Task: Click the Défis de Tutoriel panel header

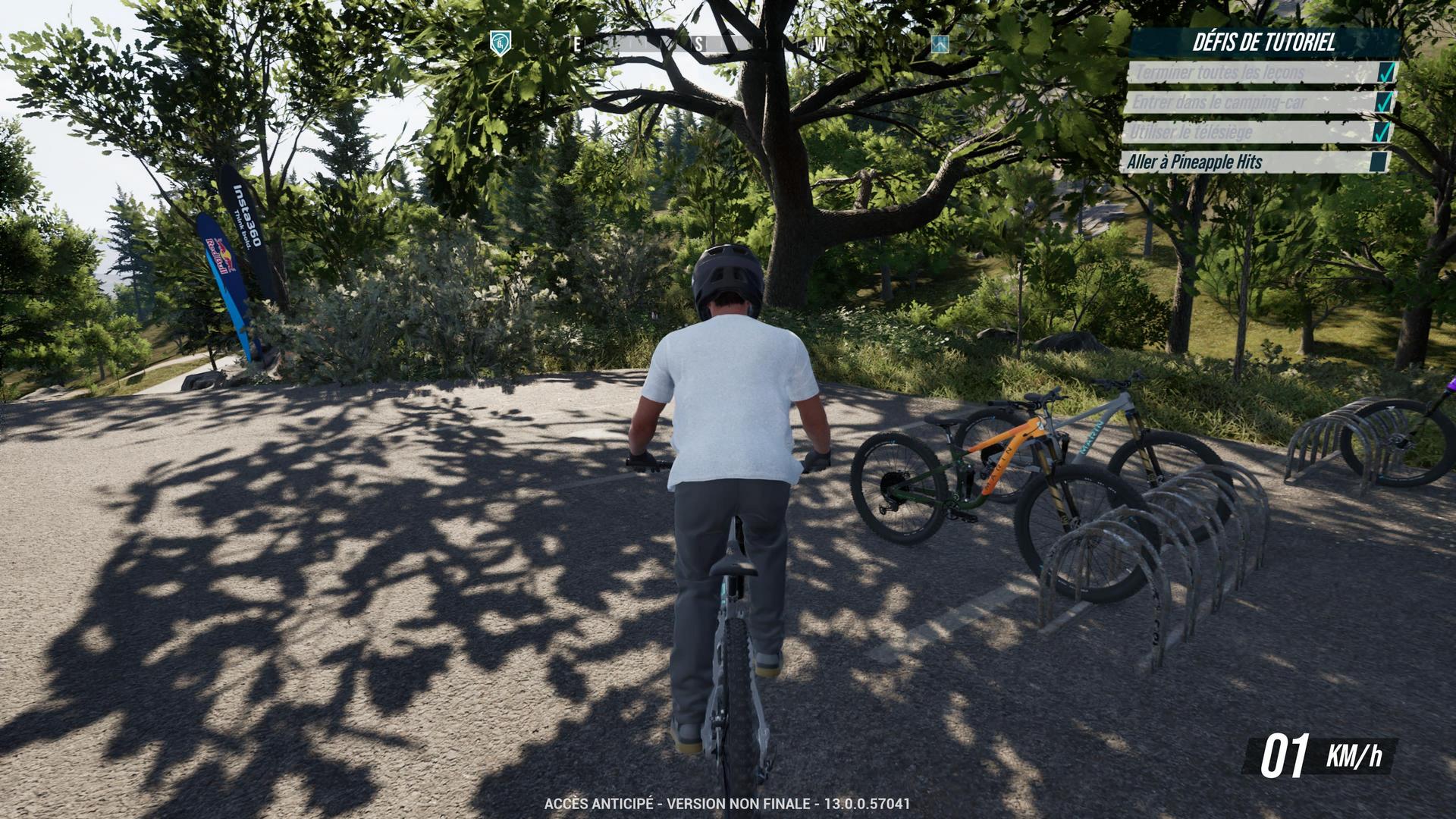Action: click(1263, 42)
